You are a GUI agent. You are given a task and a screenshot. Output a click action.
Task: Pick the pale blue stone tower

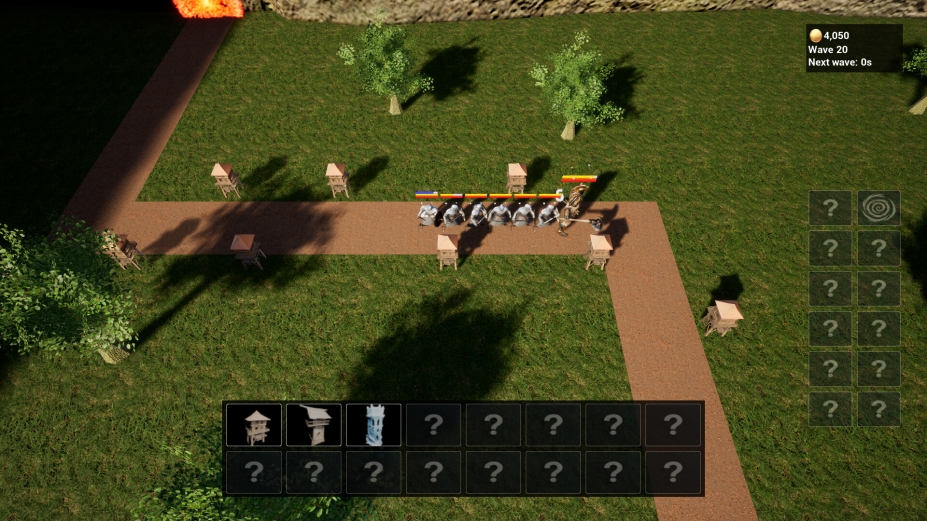tap(374, 425)
